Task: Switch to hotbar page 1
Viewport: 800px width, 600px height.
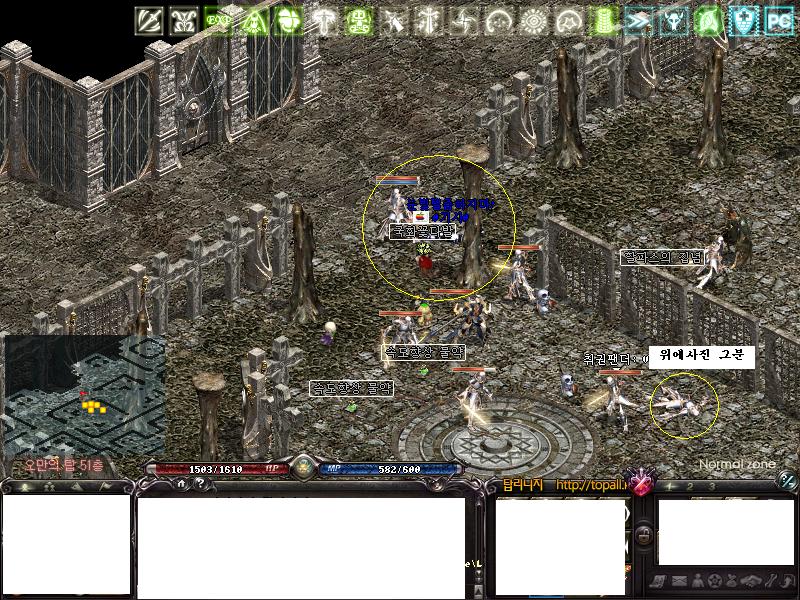Action: tap(671, 486)
